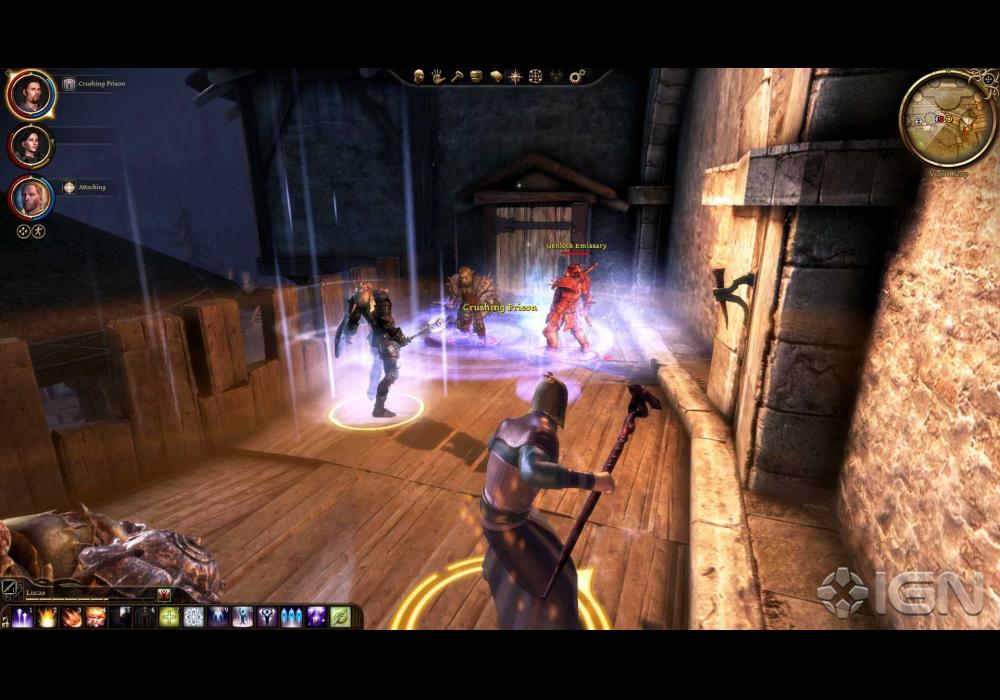Select the blond warrior party portrait
Viewport: 1000px width, 700px height.
(31, 197)
